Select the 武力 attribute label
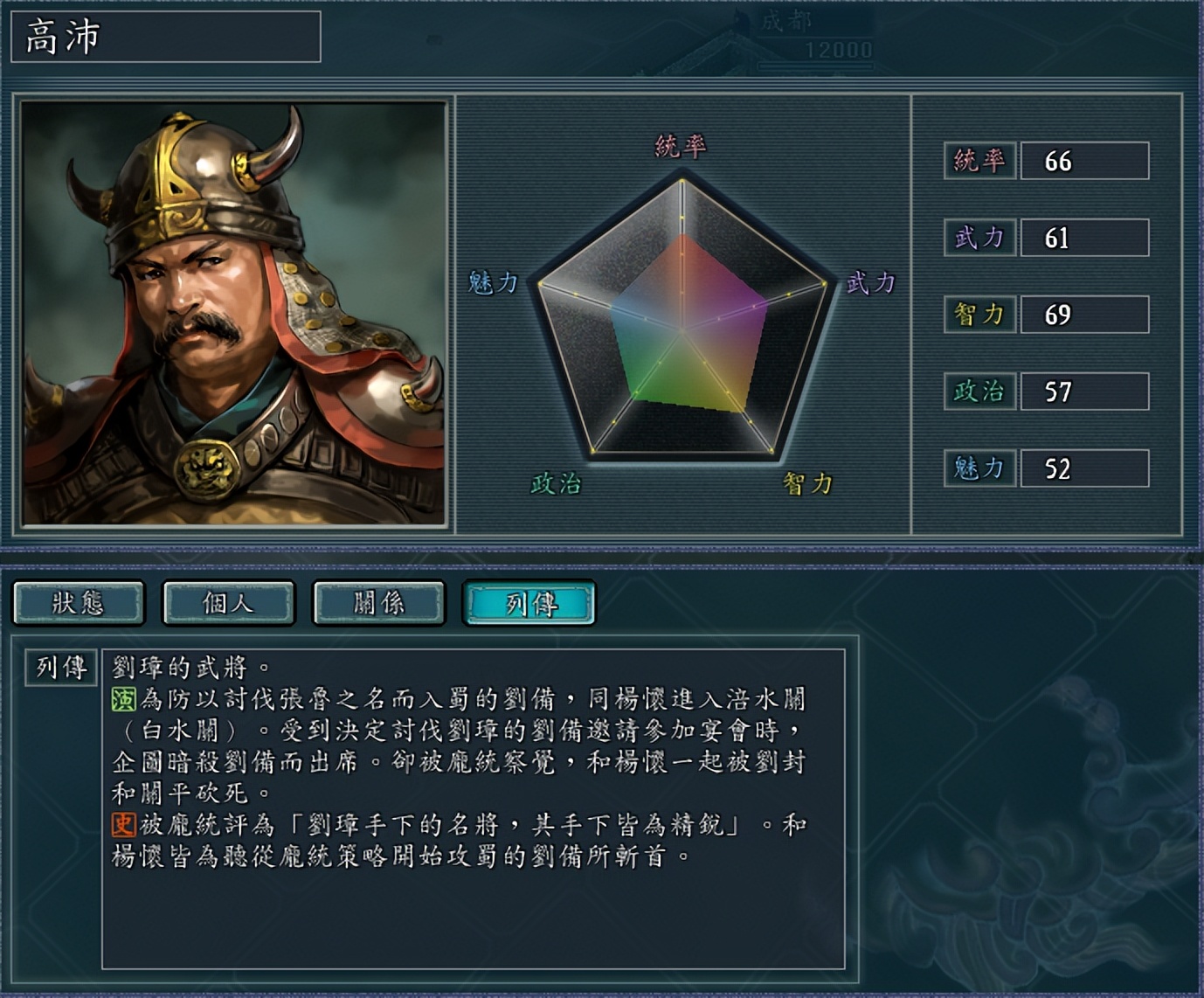1204x998 pixels. click(980, 237)
